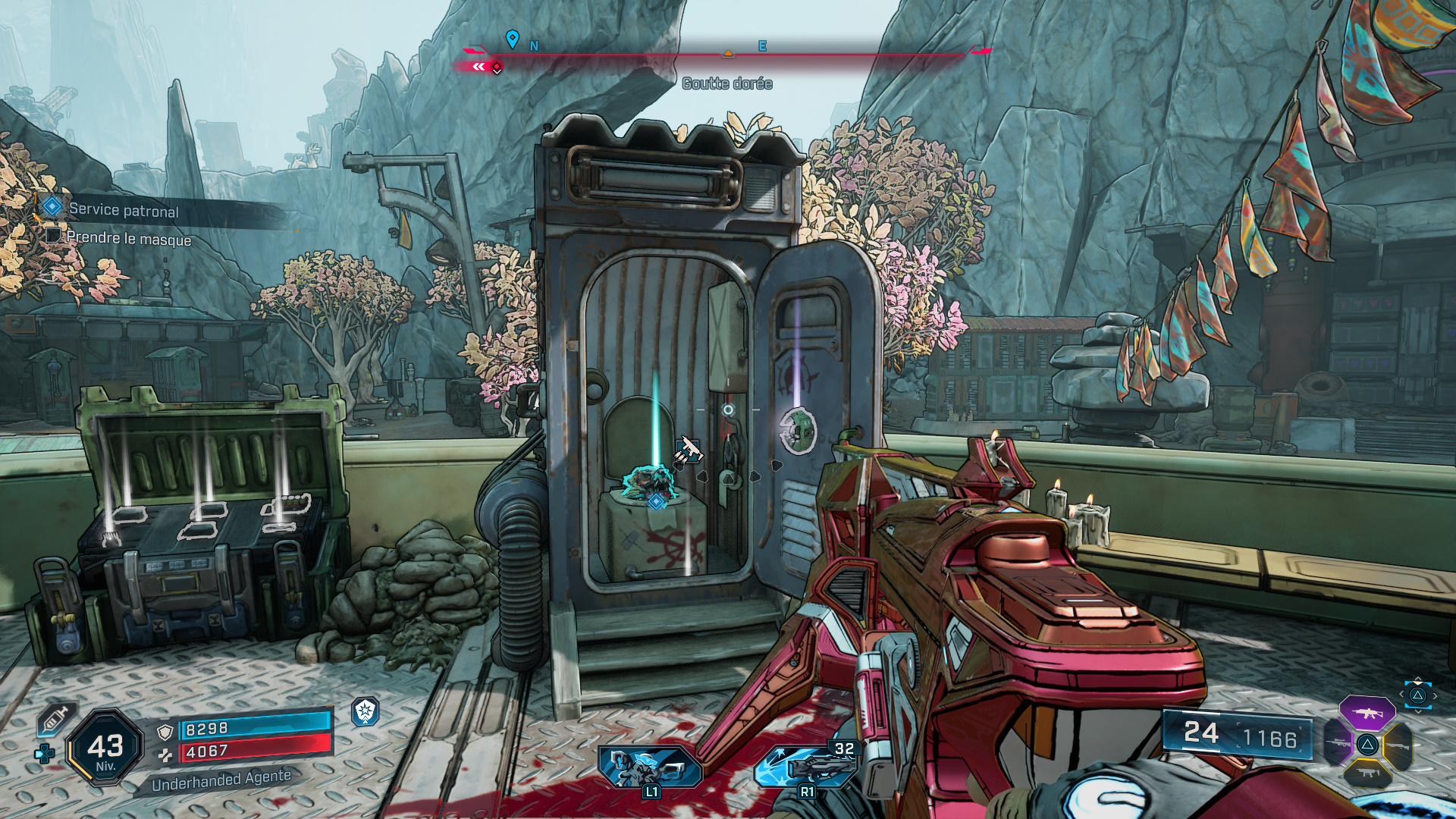Click the blue shield-burst status badge
Image resolution: width=1456 pixels, height=819 pixels.
(366, 711)
